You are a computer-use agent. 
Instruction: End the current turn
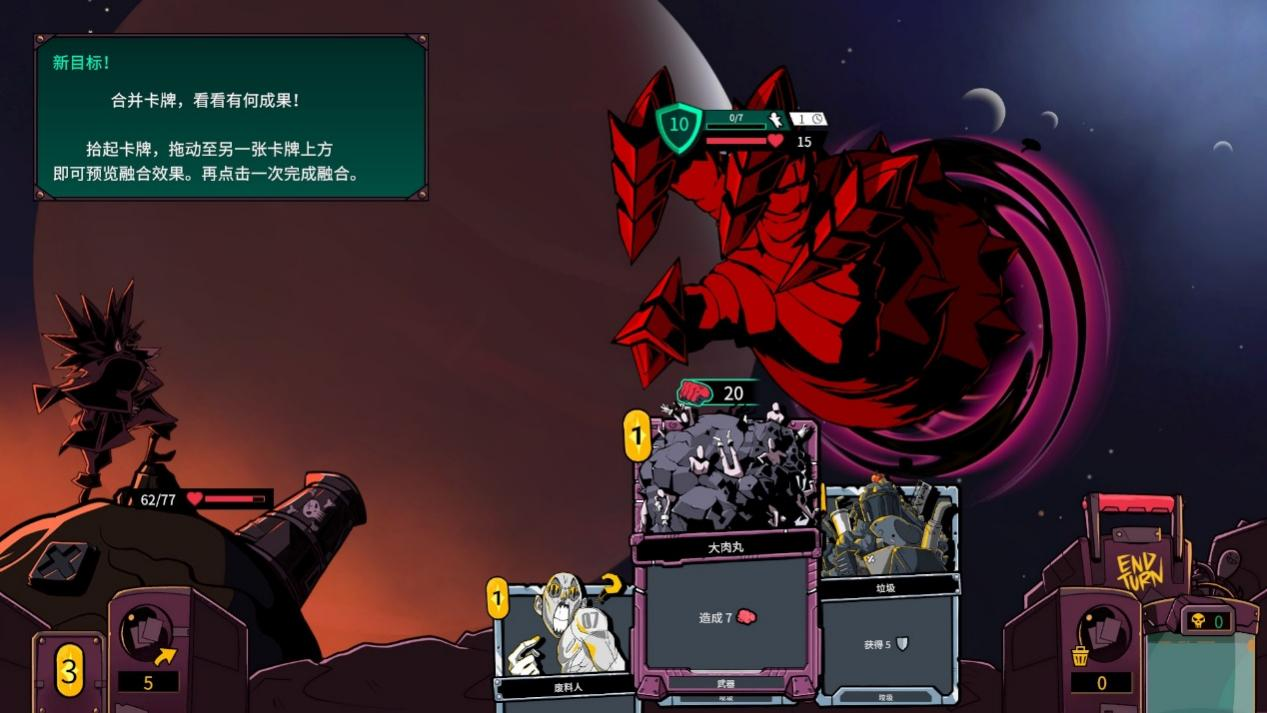pos(1139,569)
